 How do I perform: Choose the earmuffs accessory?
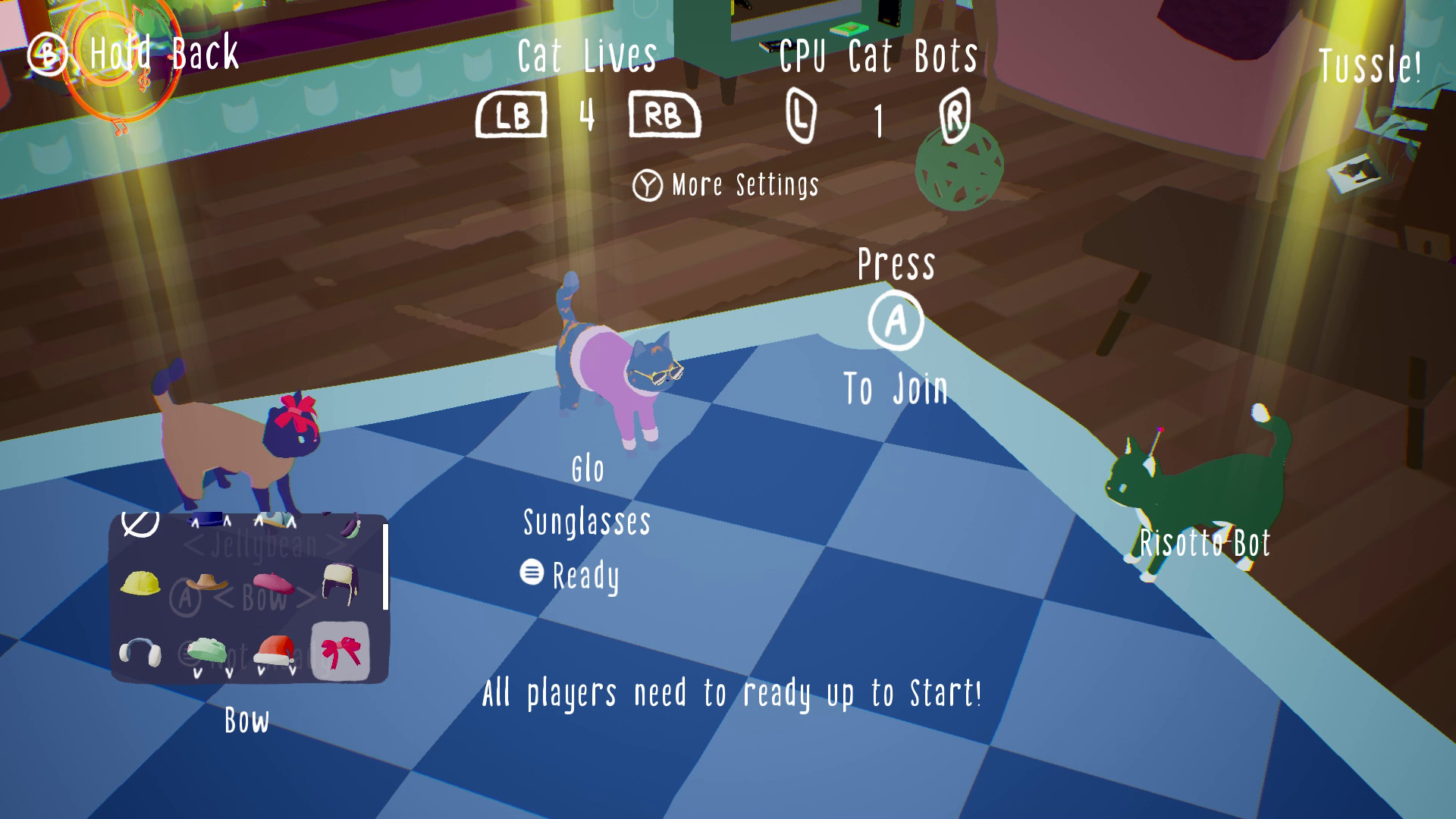[x=140, y=653]
